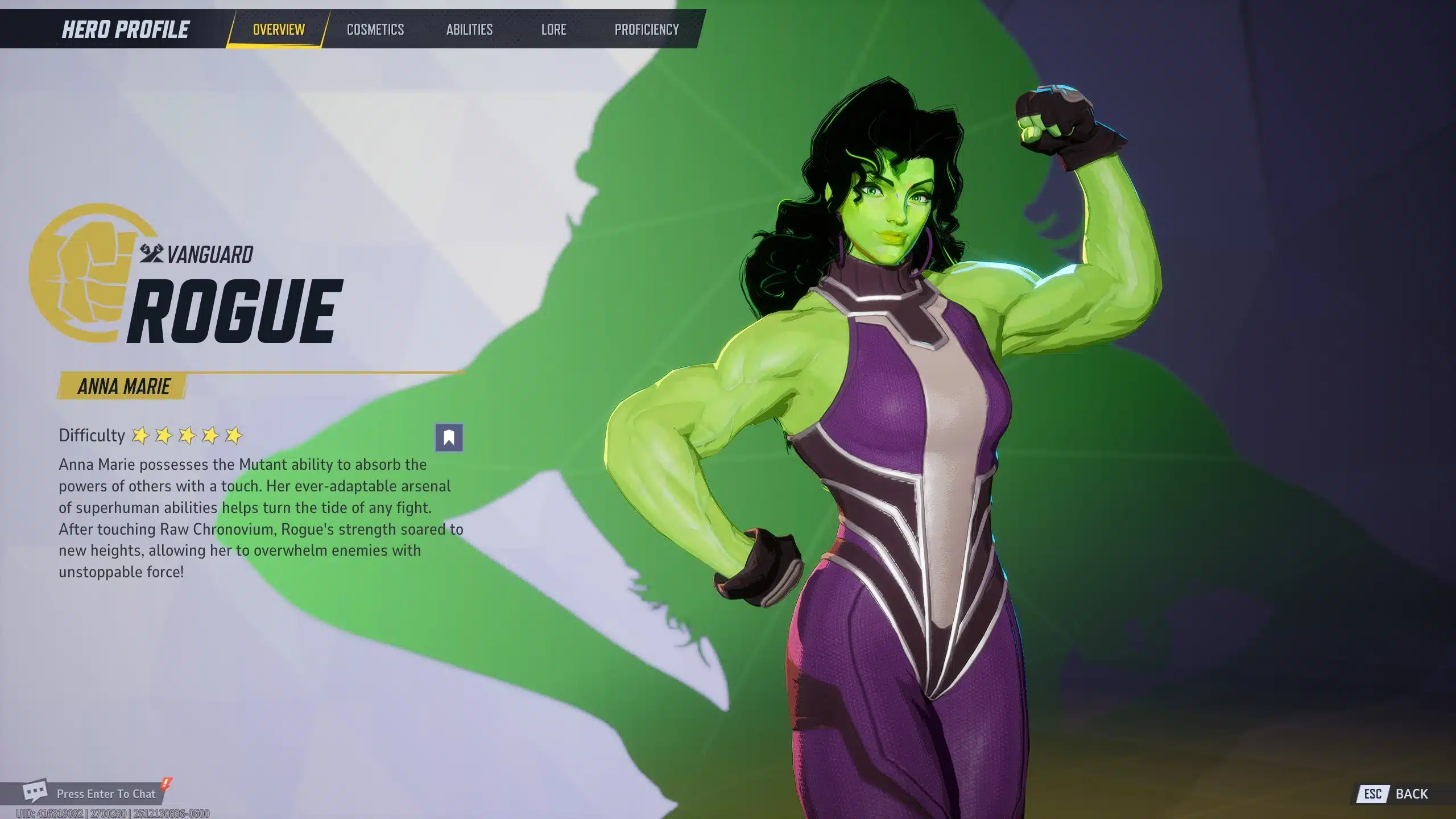1456x819 pixels.
Task: View the Proficiency tab
Action: point(647,30)
